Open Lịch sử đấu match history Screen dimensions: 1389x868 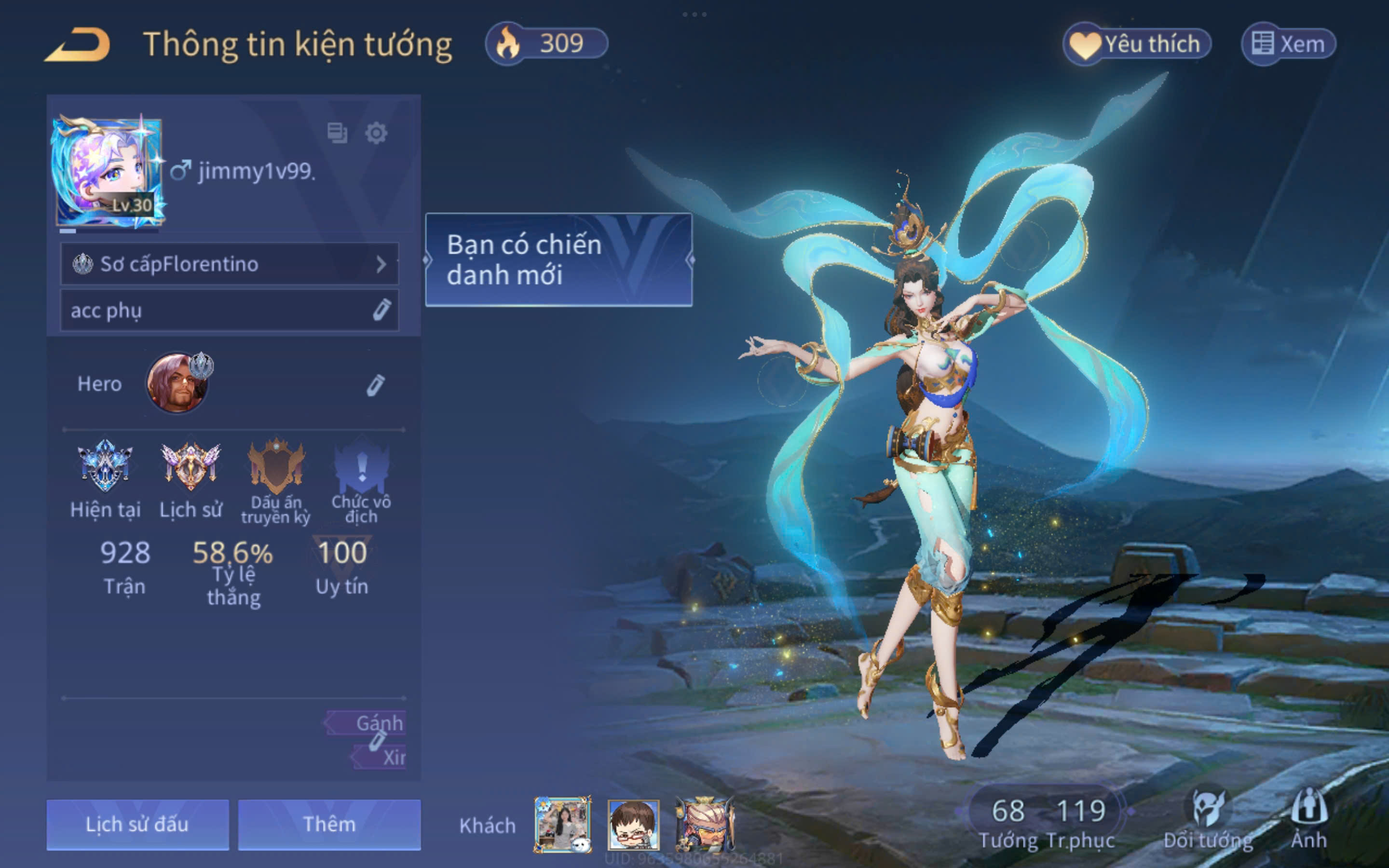pos(137,825)
